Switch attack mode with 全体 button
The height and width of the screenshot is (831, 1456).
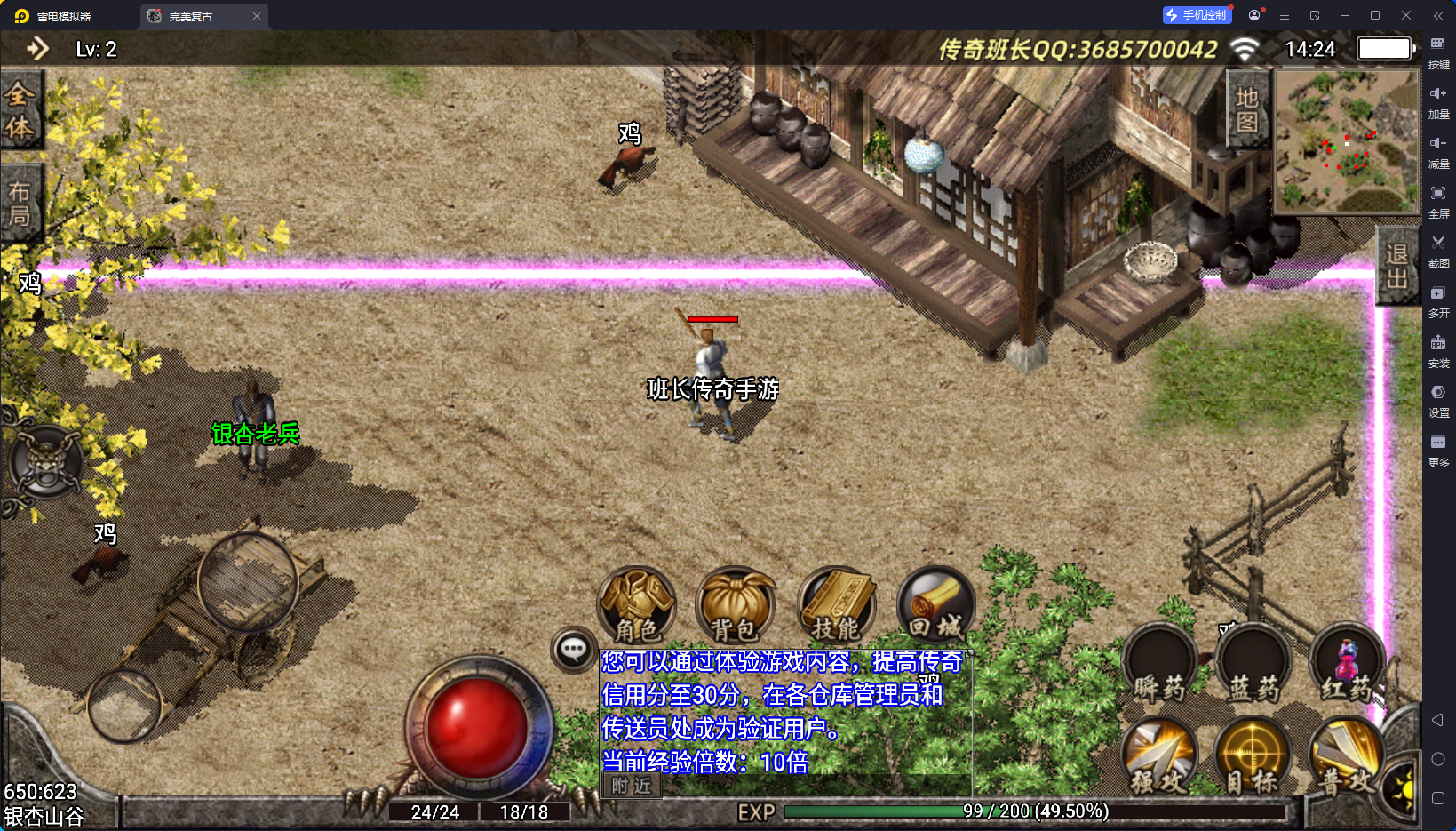pos(20,111)
